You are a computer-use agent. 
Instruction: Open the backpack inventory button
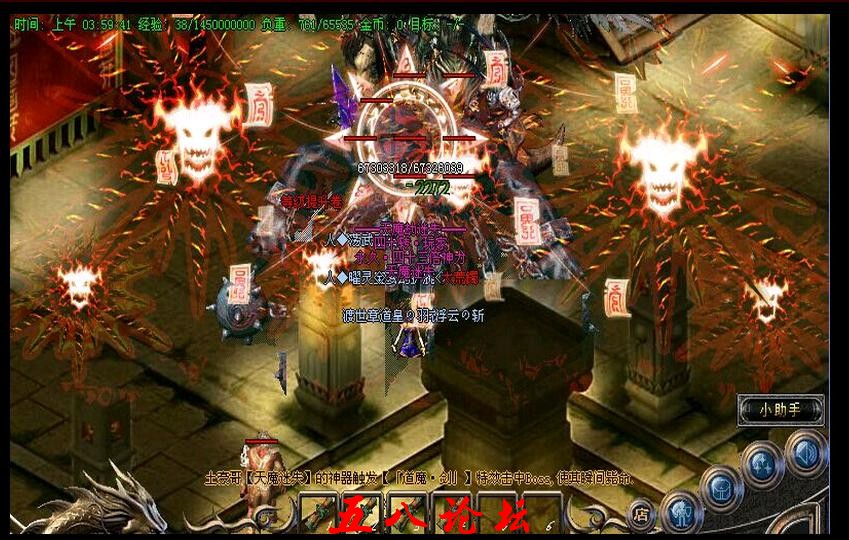click(721, 488)
